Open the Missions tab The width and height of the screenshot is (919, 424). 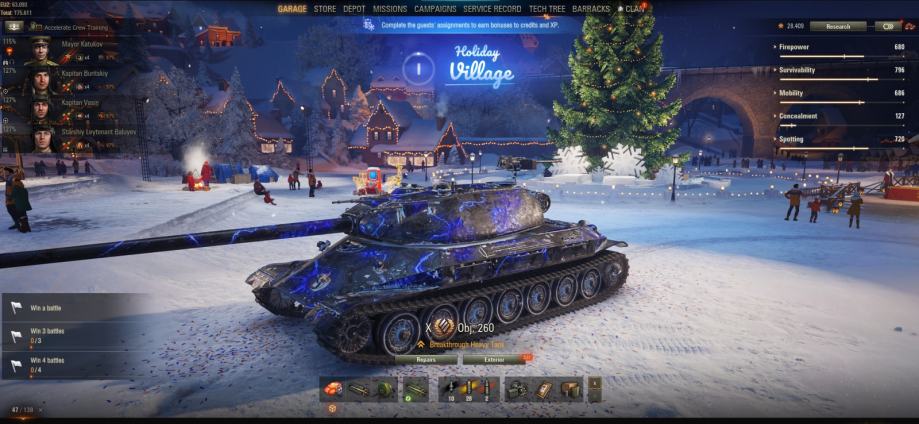point(390,9)
